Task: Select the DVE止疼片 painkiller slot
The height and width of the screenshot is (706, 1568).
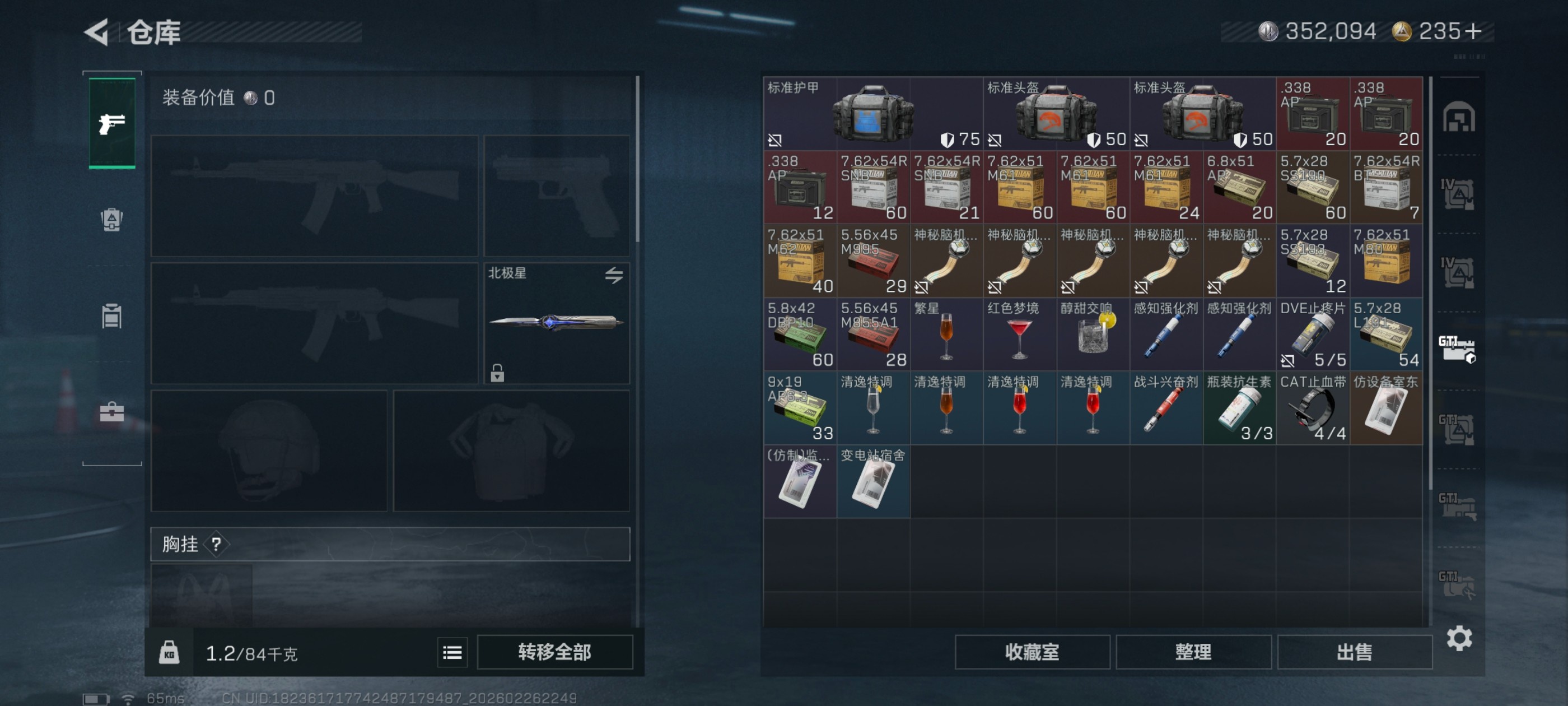Action: click(x=1312, y=335)
